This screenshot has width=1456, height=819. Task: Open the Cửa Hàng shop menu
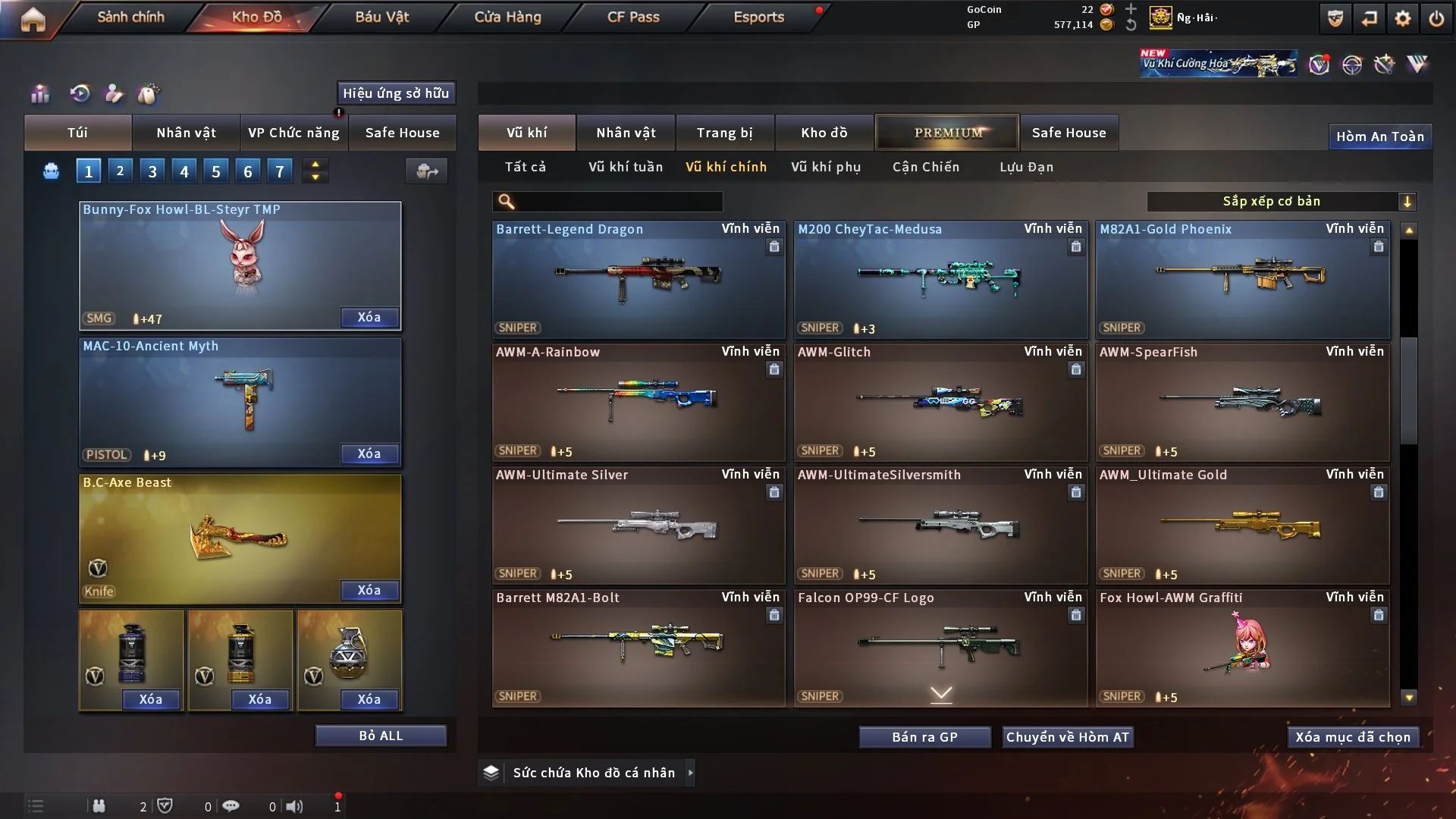pos(507,17)
